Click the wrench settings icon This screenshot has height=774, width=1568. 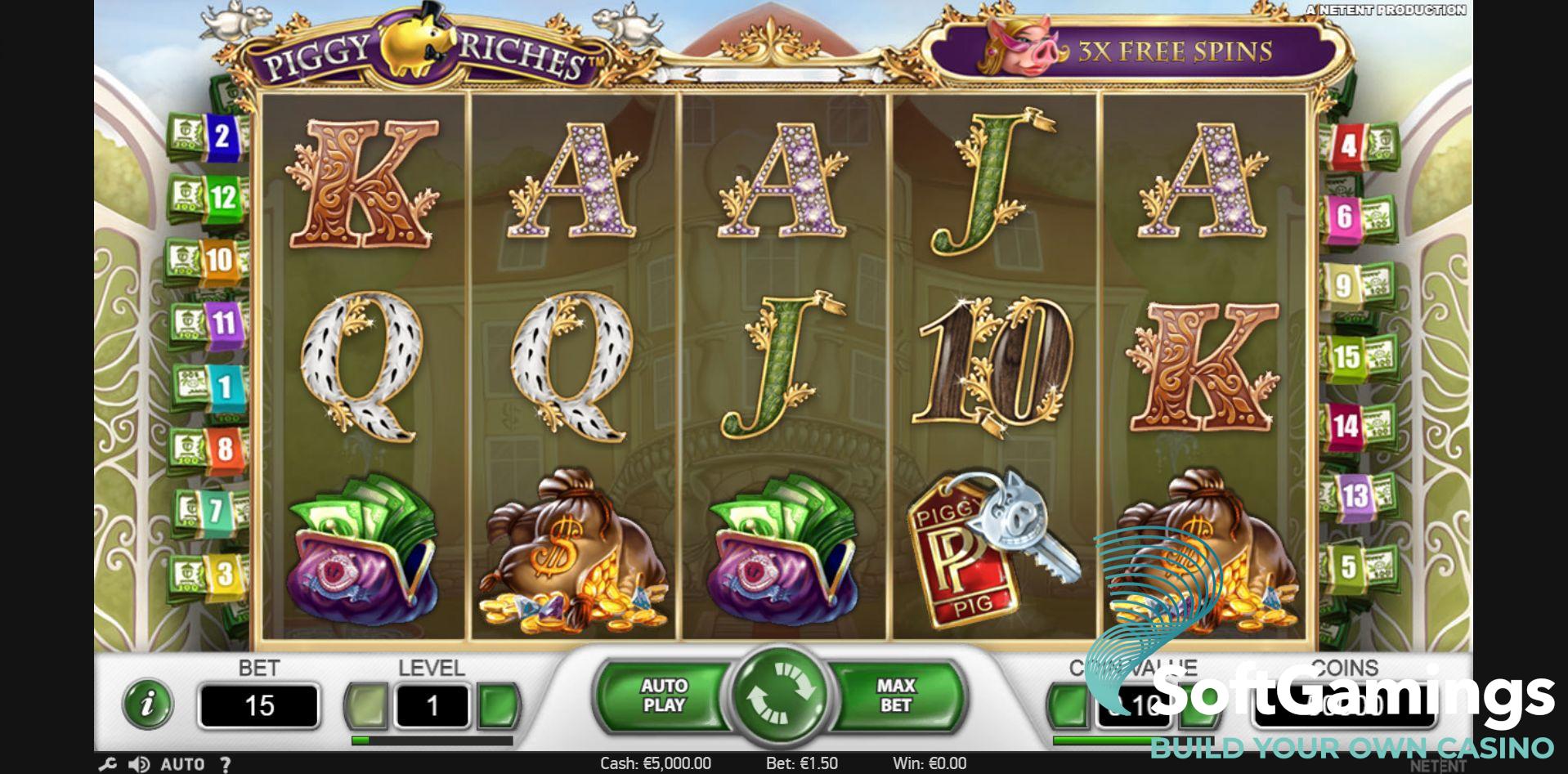click(107, 764)
